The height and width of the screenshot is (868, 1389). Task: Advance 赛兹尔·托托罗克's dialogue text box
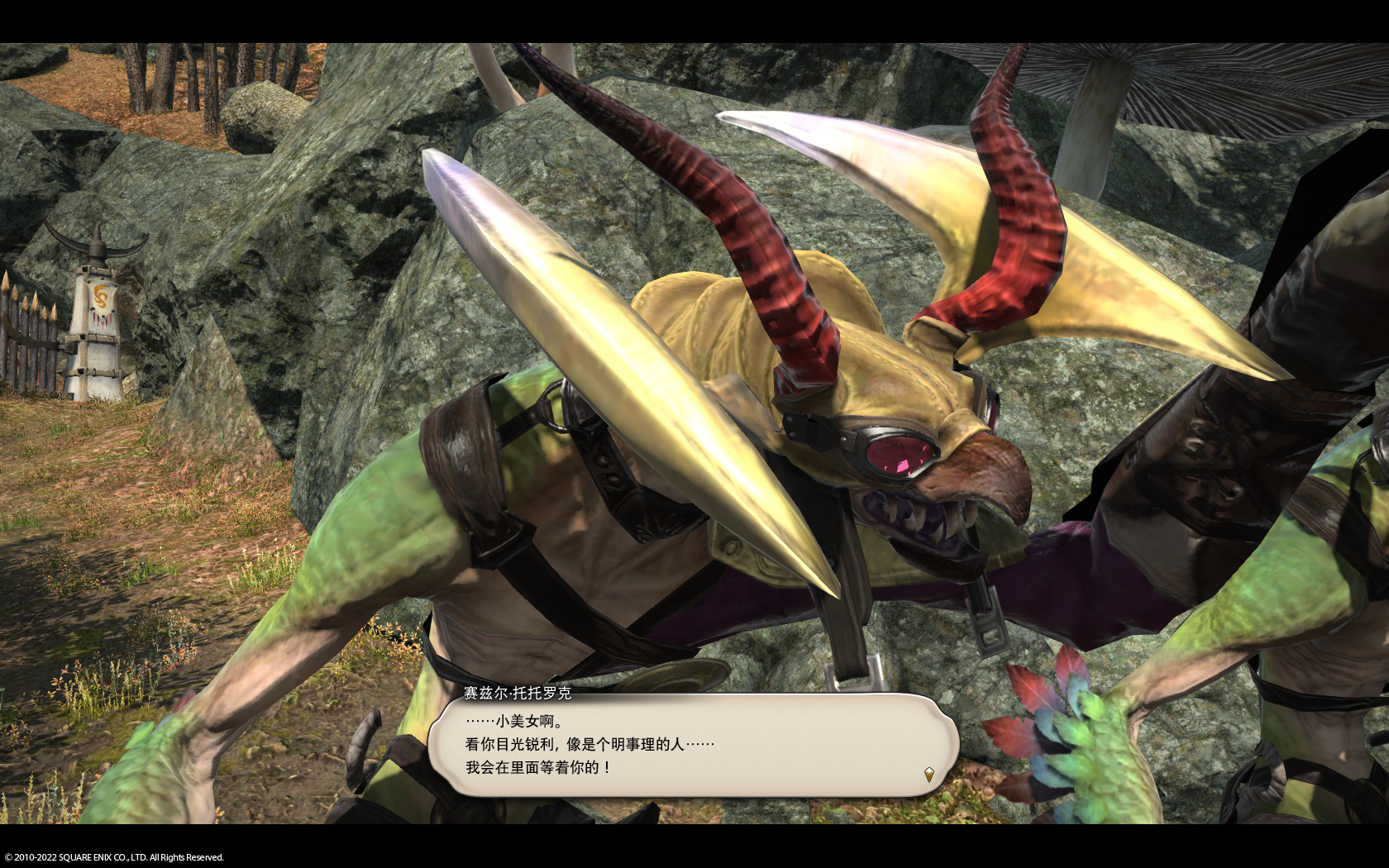click(693, 746)
